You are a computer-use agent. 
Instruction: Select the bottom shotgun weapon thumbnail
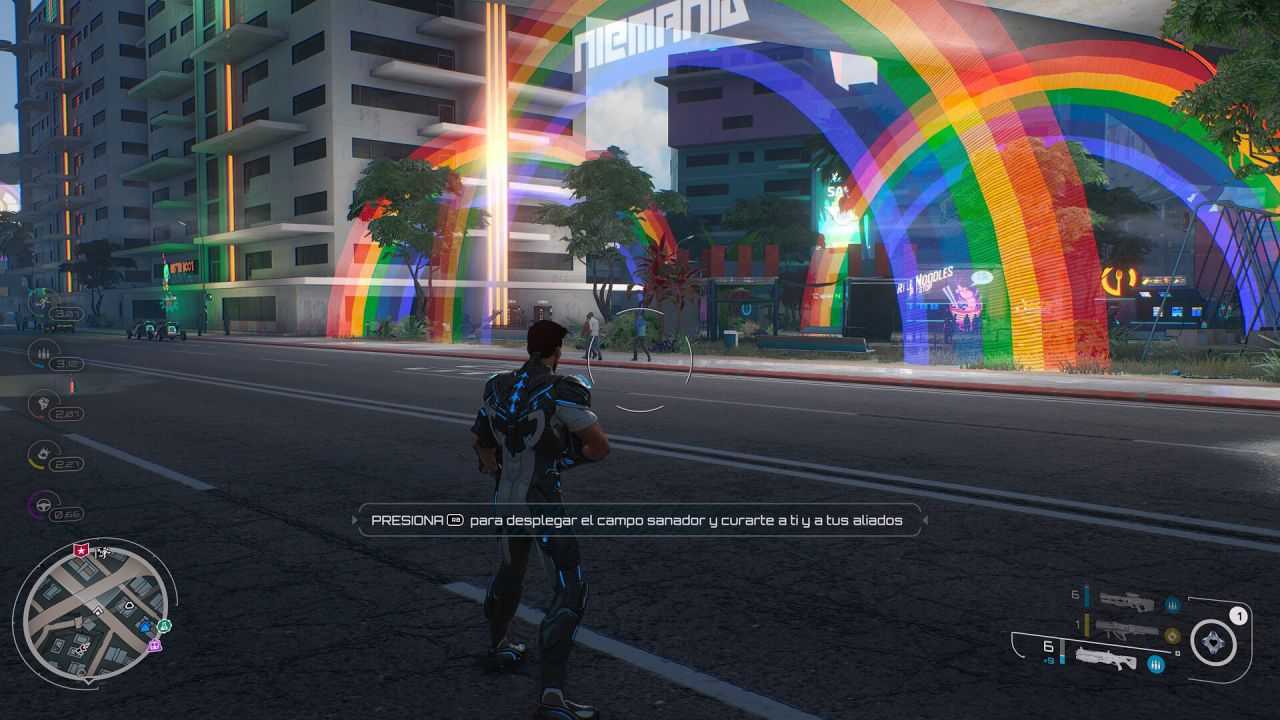tap(1105, 661)
